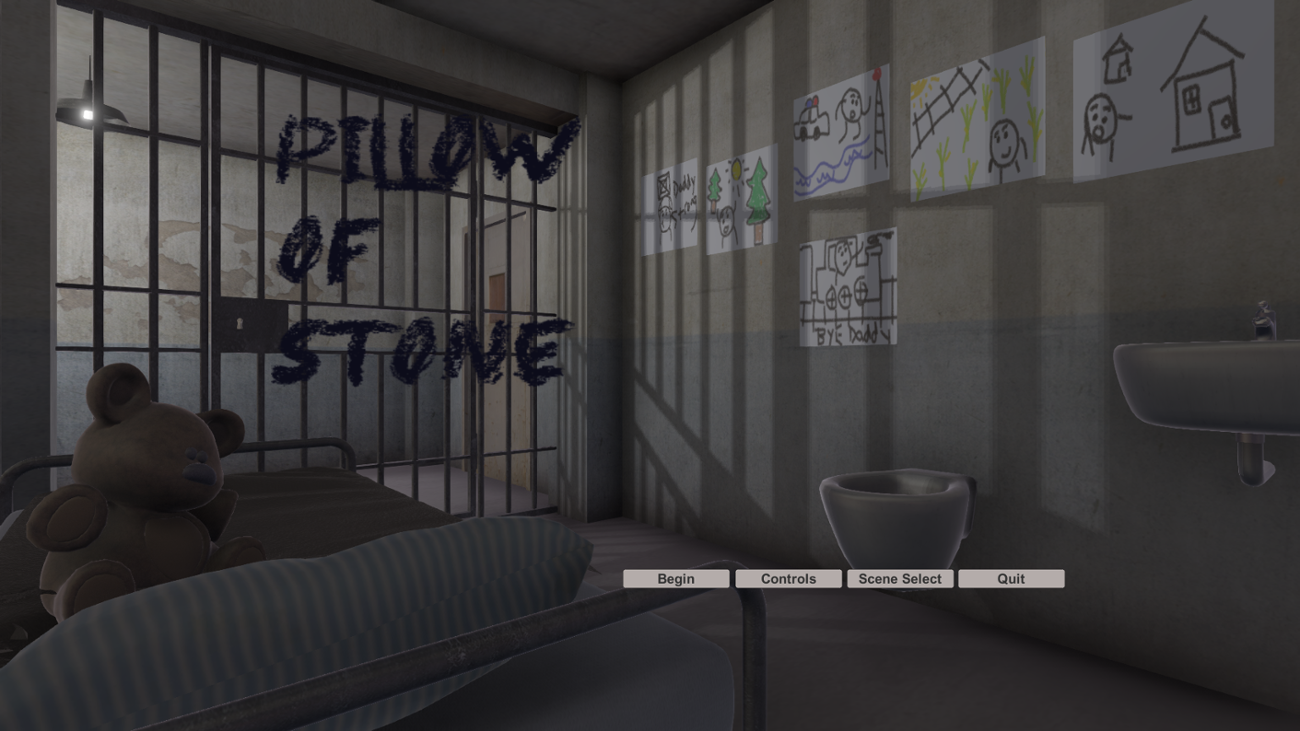Open the Controls menu
Image resolution: width=1300 pixels, height=731 pixels.
pyautogui.click(x=787, y=578)
